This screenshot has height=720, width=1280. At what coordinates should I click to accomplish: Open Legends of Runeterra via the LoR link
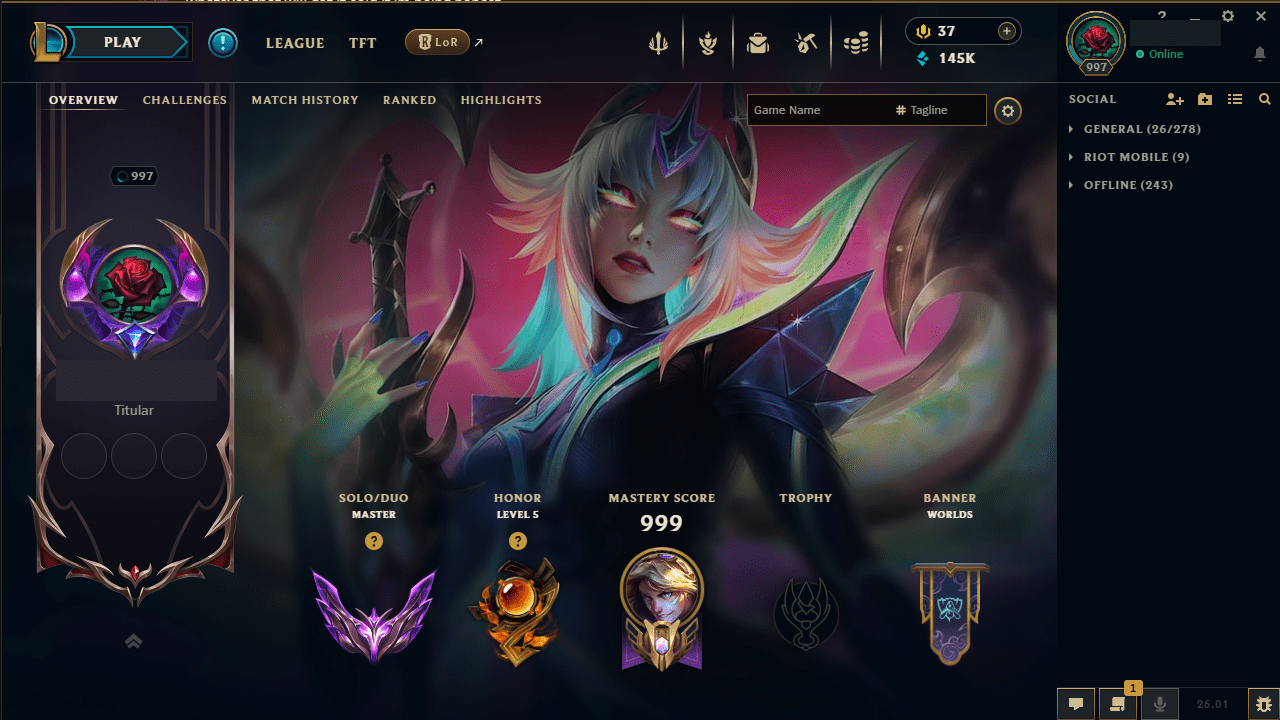point(437,42)
